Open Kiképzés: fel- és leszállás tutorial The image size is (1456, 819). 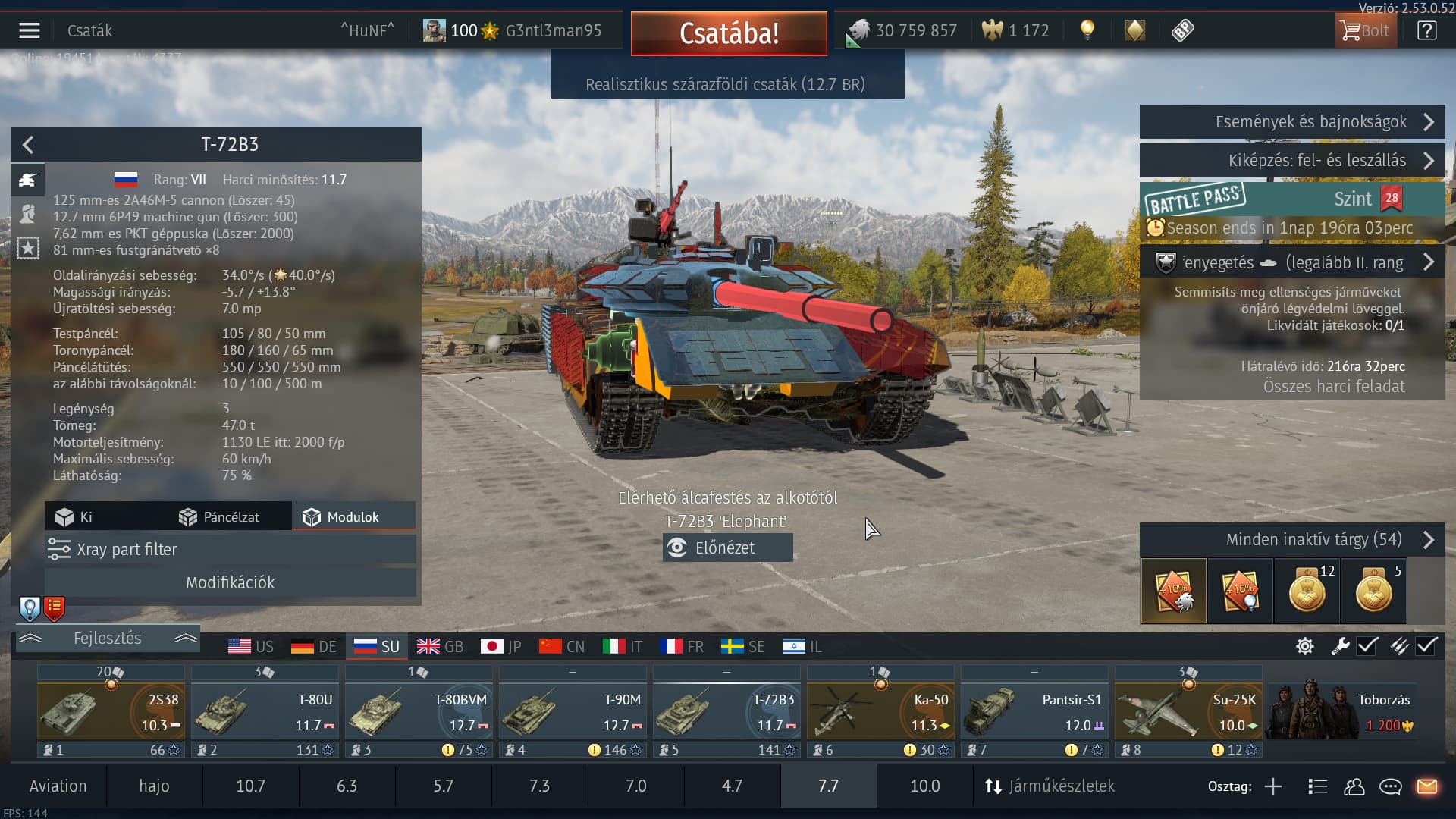(1291, 161)
